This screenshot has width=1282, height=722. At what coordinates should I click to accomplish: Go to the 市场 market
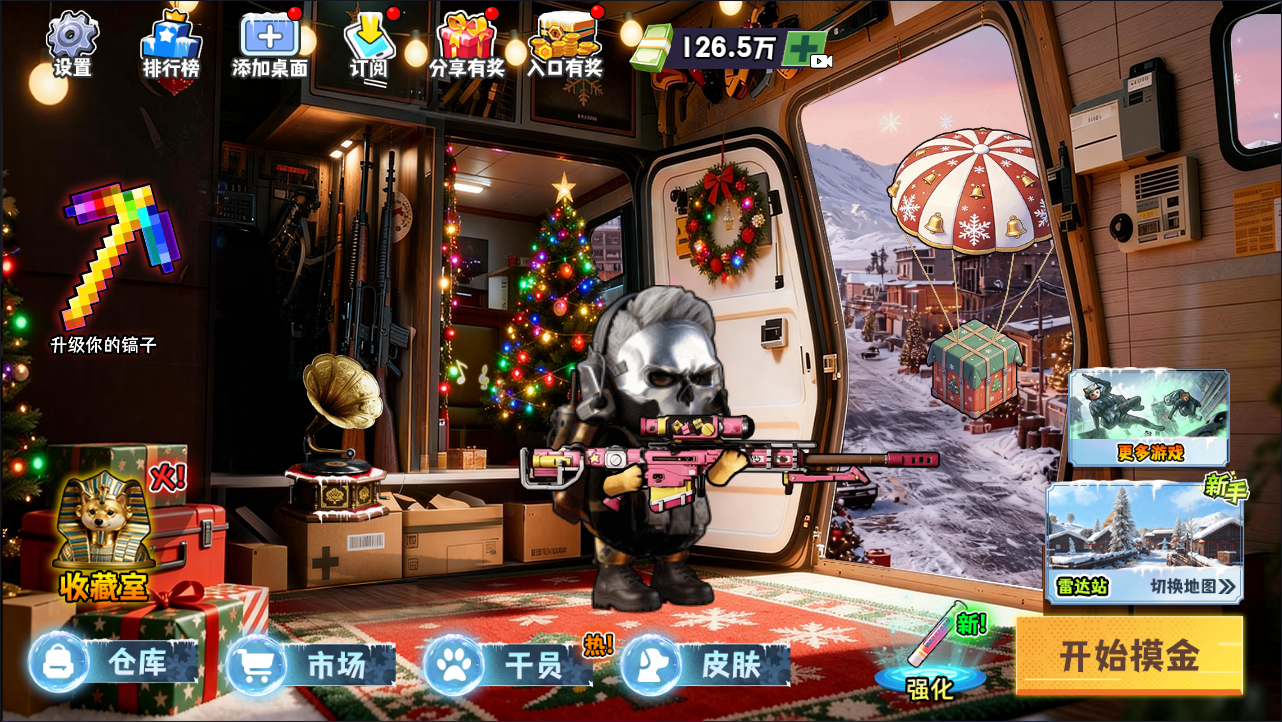311,664
